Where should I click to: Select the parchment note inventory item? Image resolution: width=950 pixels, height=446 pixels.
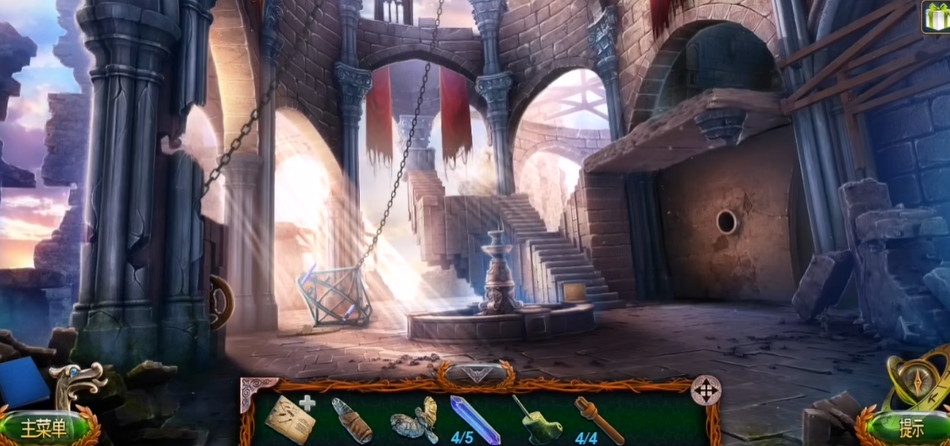coord(287,416)
